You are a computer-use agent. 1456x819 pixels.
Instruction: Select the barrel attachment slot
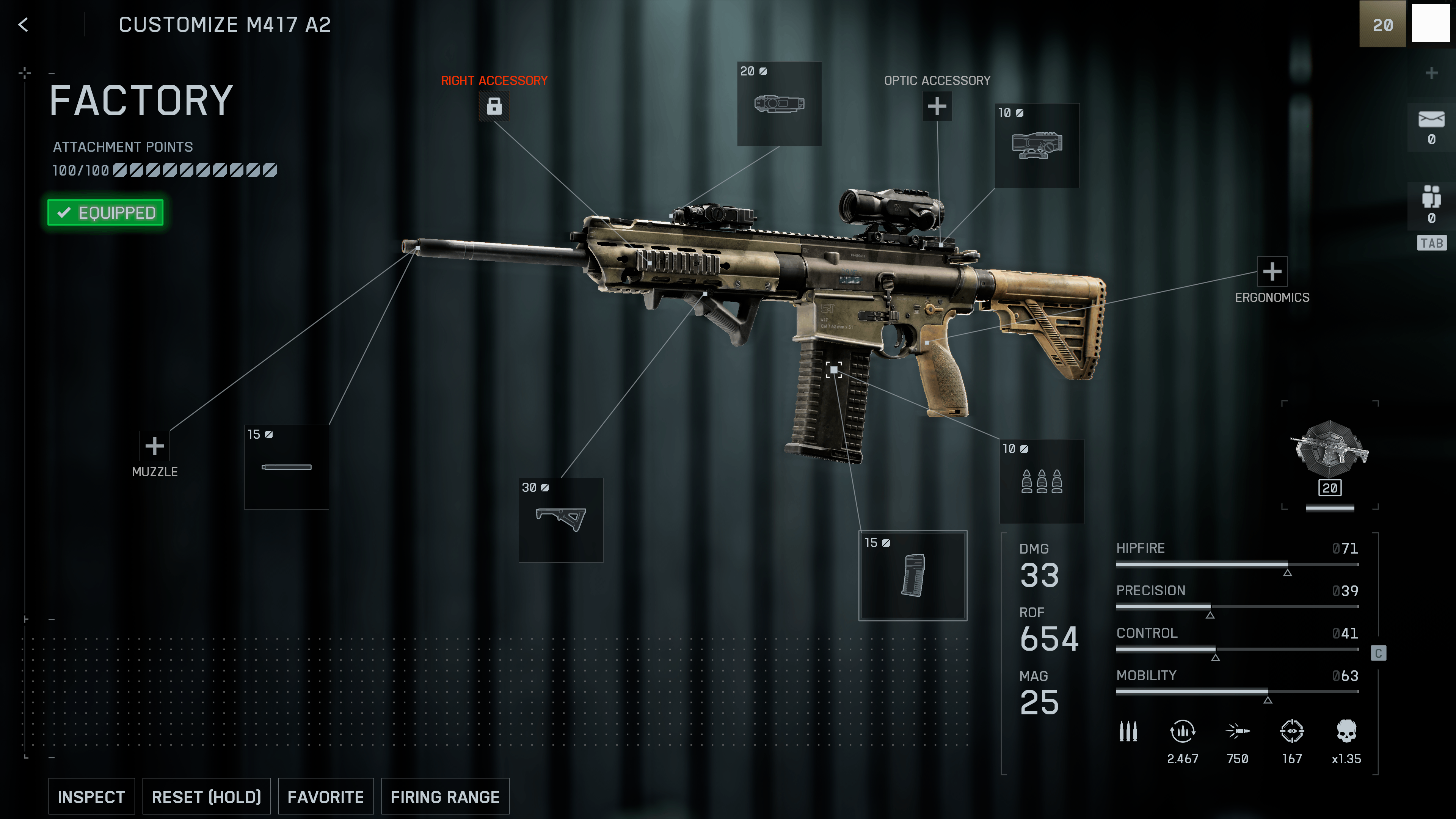click(x=287, y=467)
